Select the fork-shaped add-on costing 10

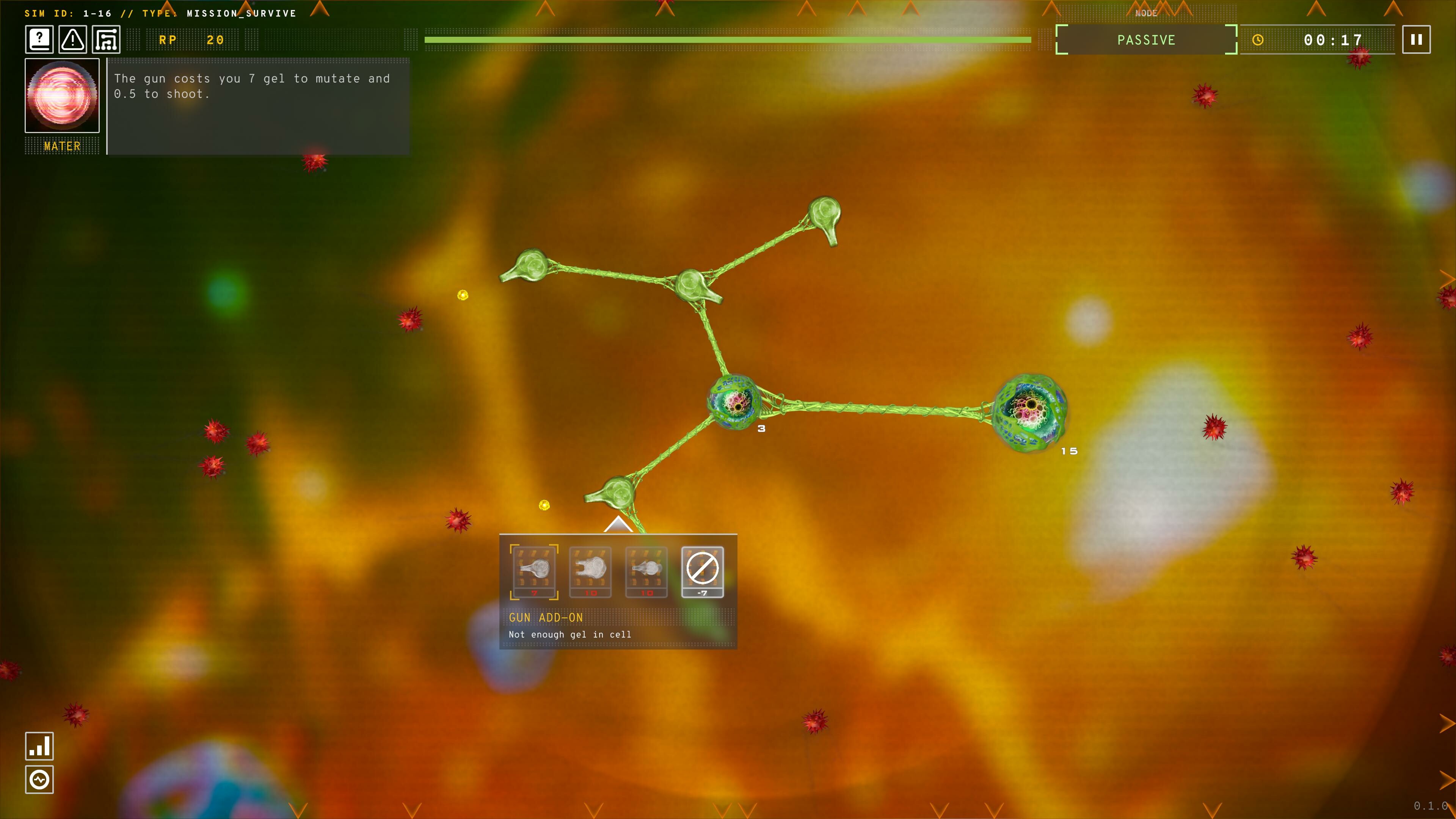(x=590, y=572)
